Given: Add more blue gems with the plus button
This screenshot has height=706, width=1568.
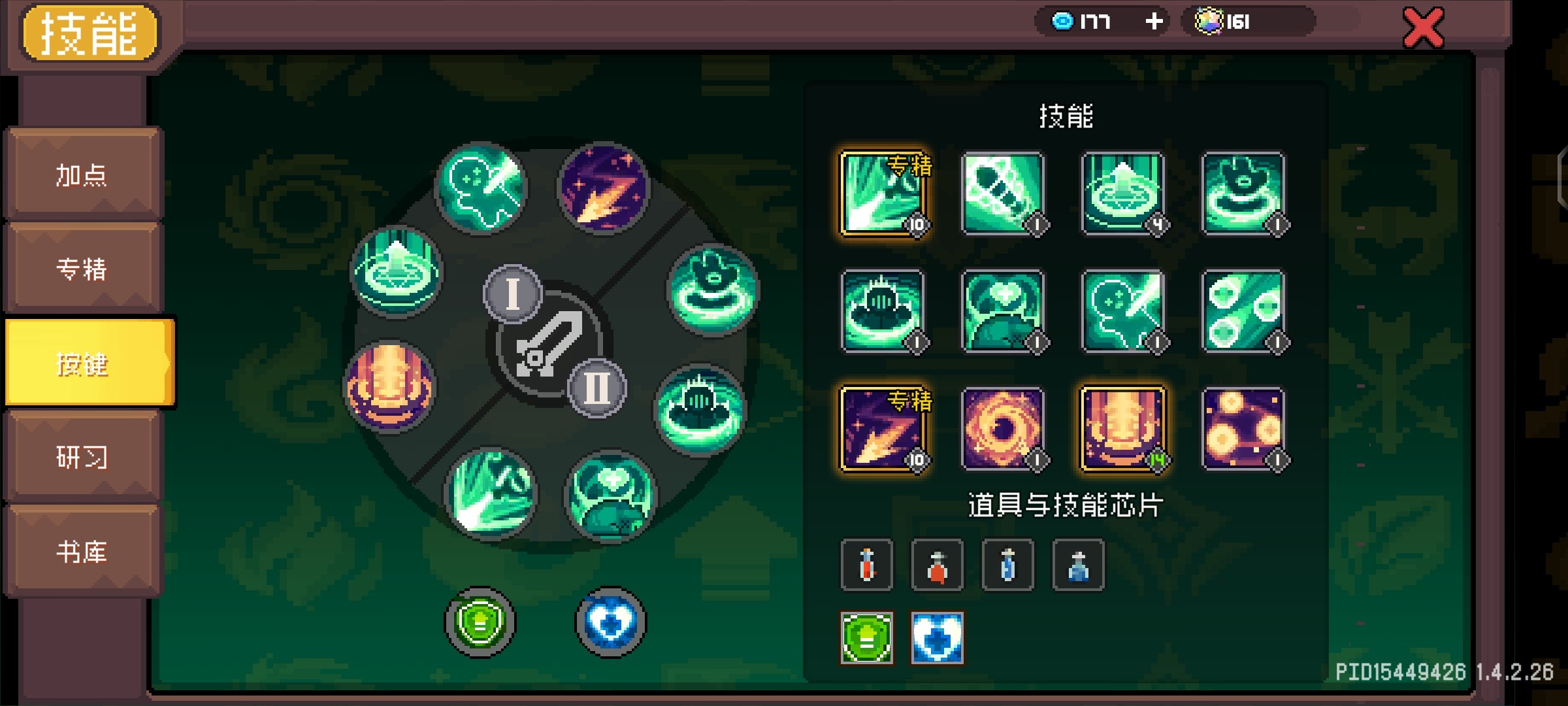Looking at the screenshot, I should [x=1154, y=22].
